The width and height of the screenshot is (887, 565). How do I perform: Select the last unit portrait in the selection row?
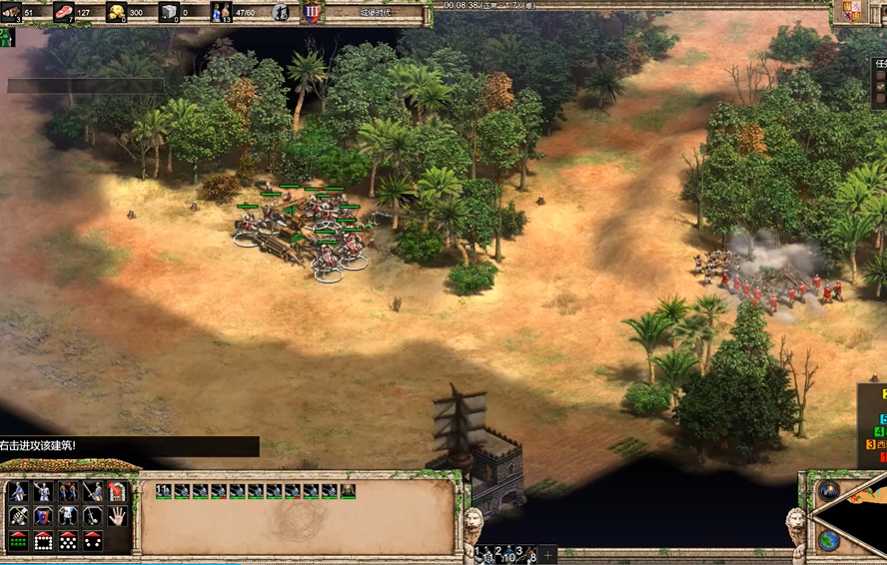347,491
